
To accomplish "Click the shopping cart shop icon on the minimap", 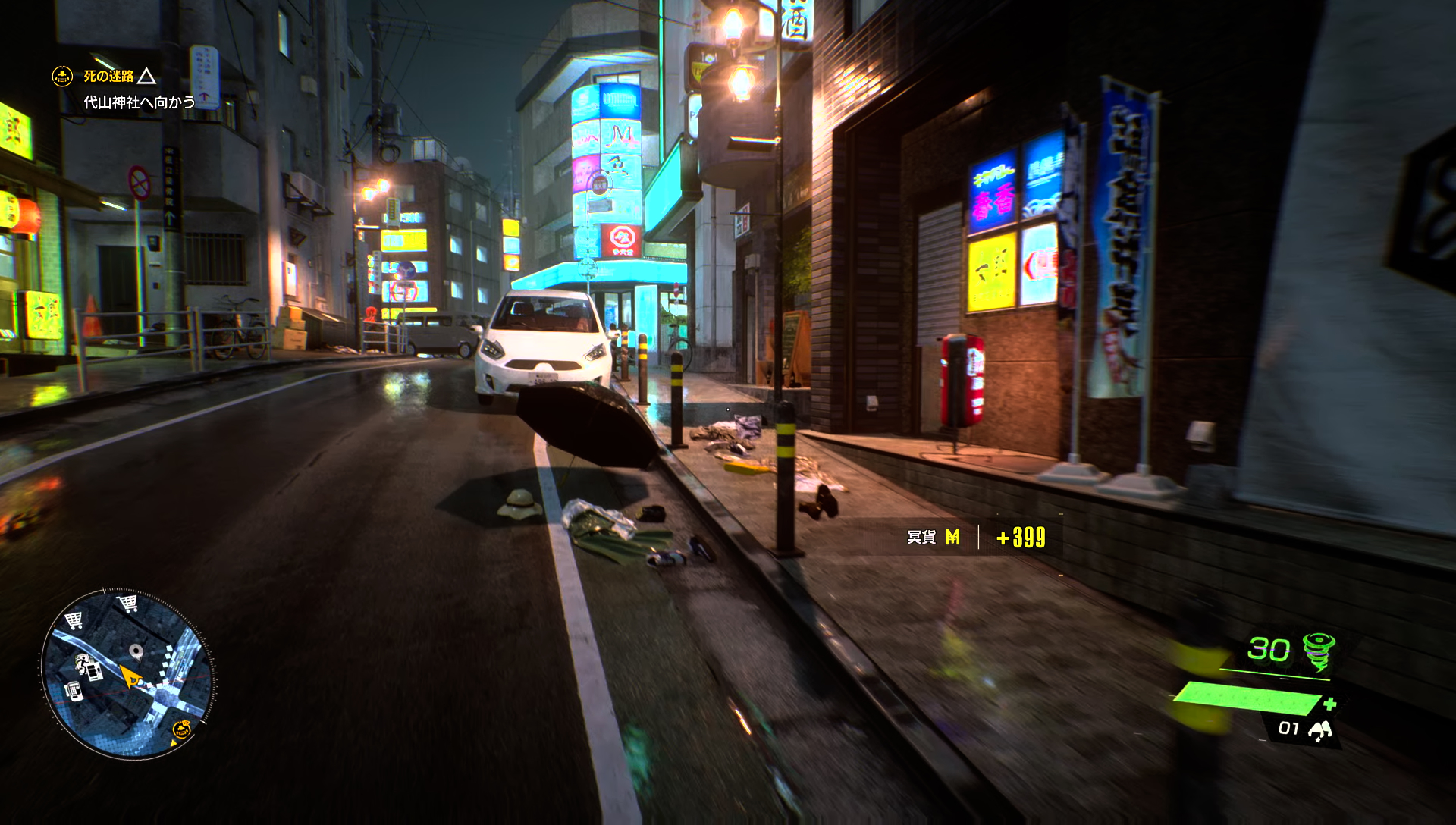I will tap(127, 604).
